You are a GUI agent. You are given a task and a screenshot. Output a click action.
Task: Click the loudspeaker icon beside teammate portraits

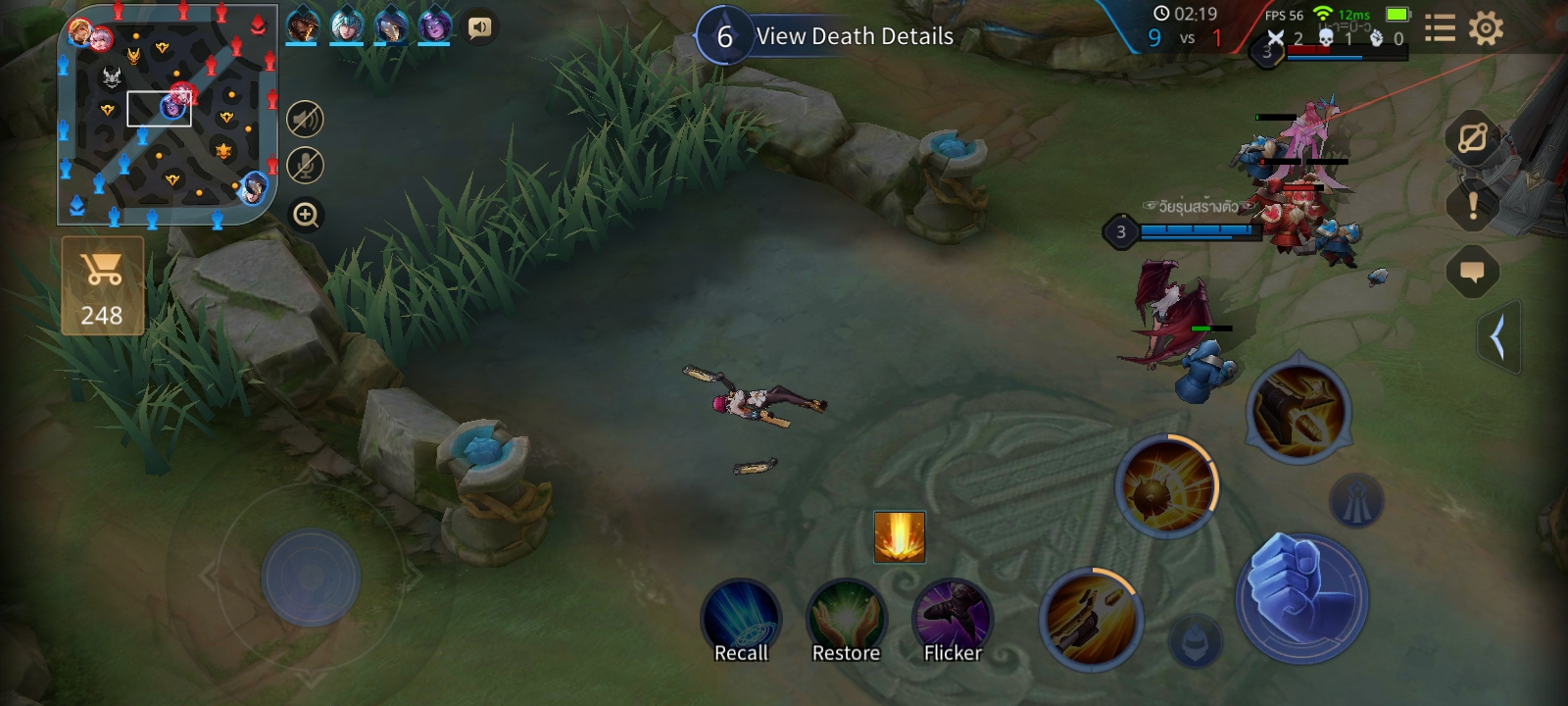(479, 27)
